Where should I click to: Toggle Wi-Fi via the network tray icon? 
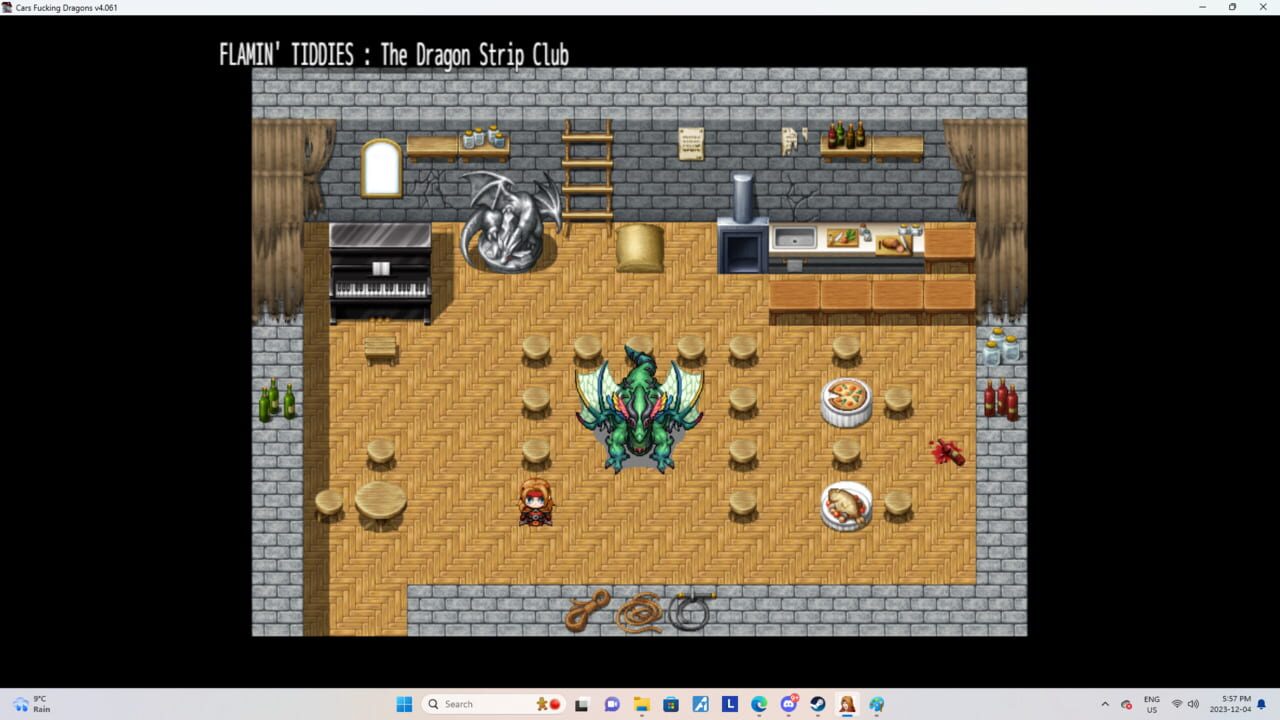(x=1177, y=703)
